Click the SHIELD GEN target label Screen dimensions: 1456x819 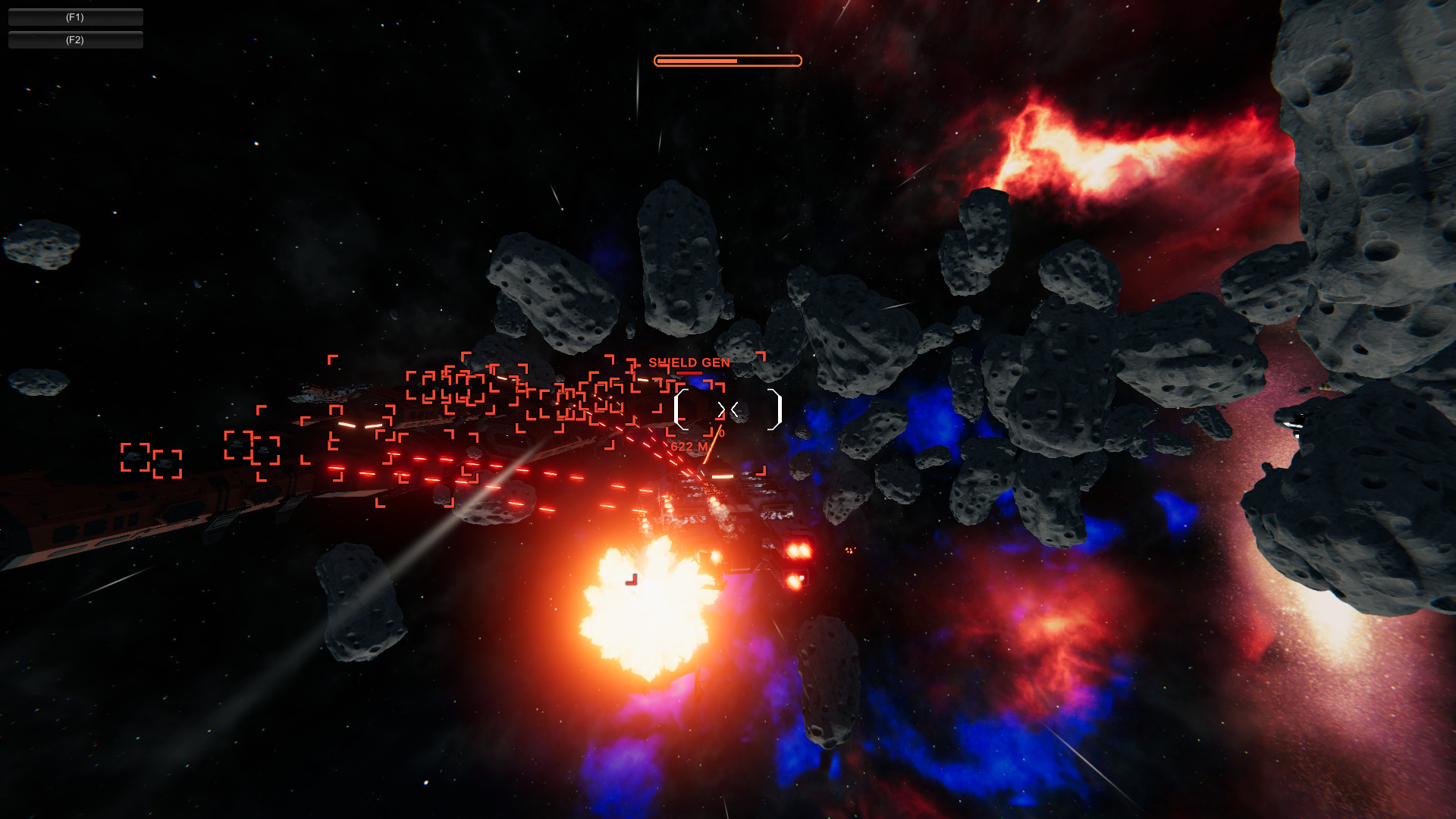(x=690, y=362)
